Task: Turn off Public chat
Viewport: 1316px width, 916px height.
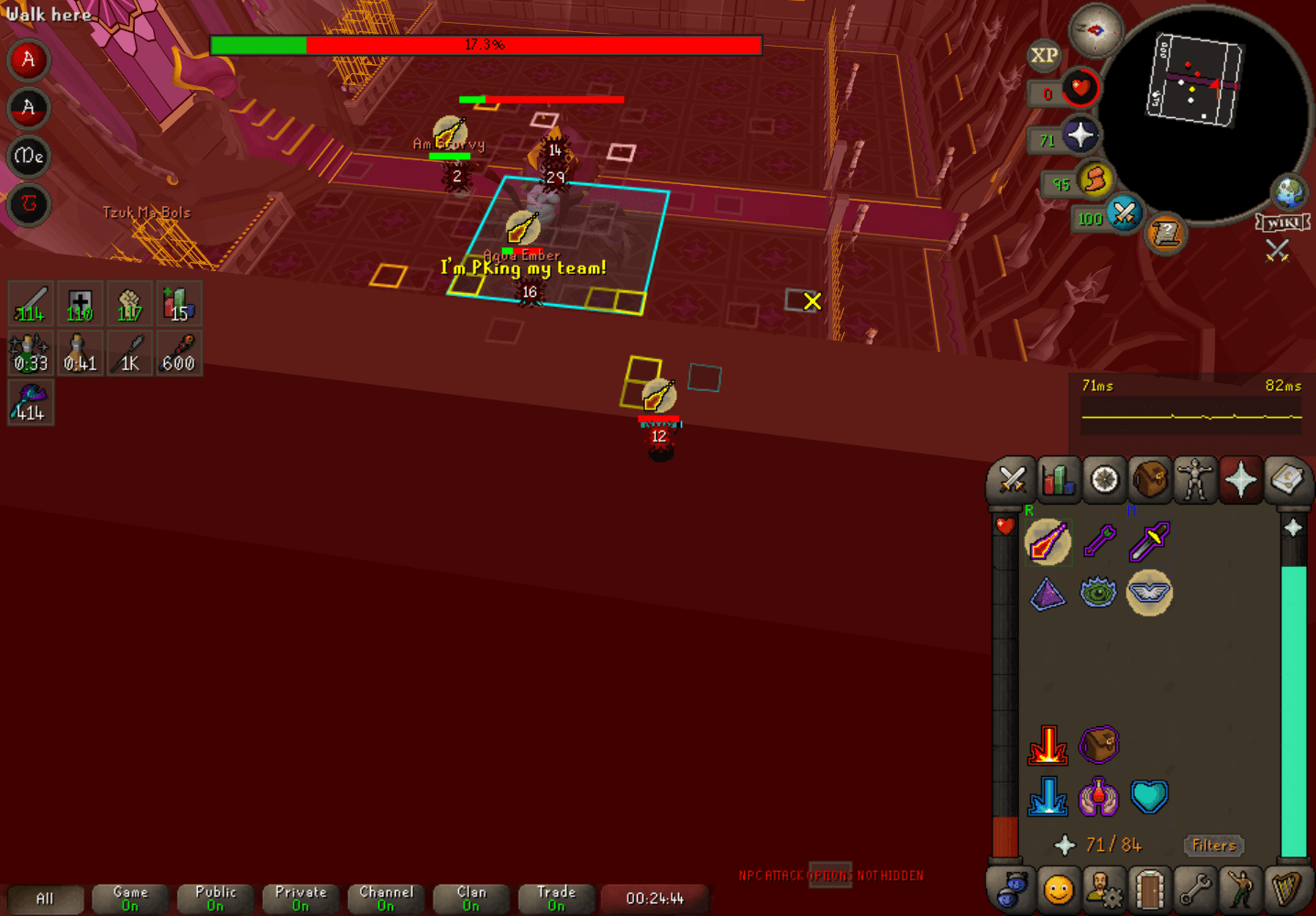Action: tap(214, 898)
